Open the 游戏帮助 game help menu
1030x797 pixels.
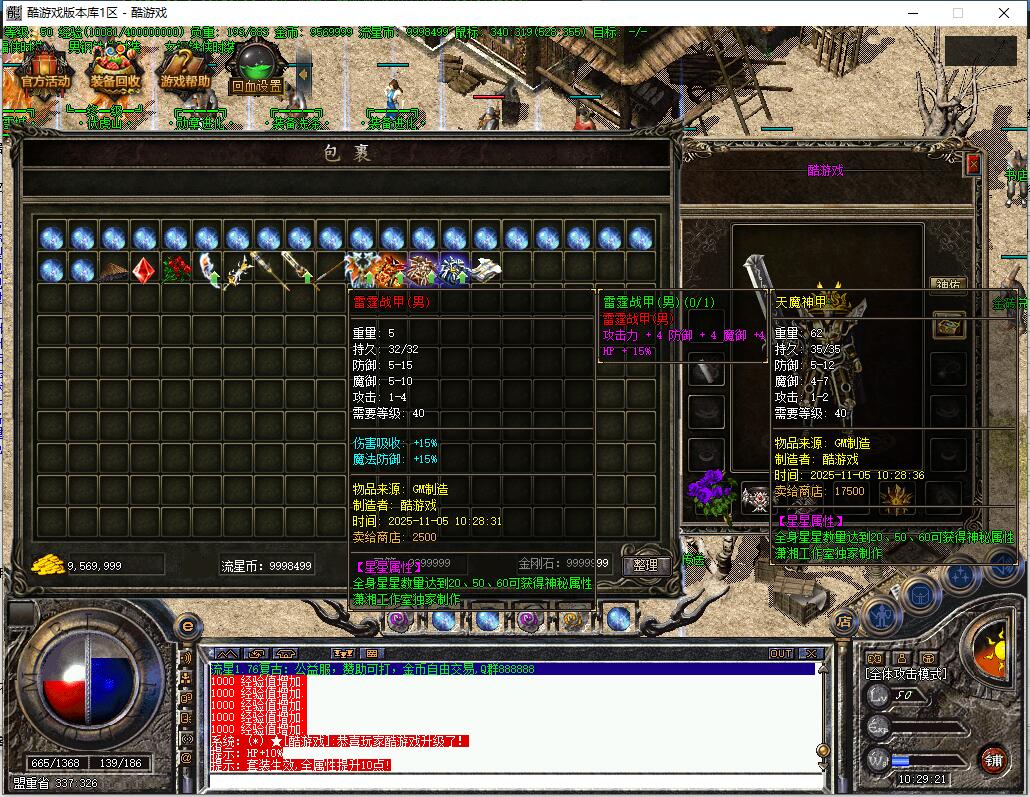click(185, 70)
